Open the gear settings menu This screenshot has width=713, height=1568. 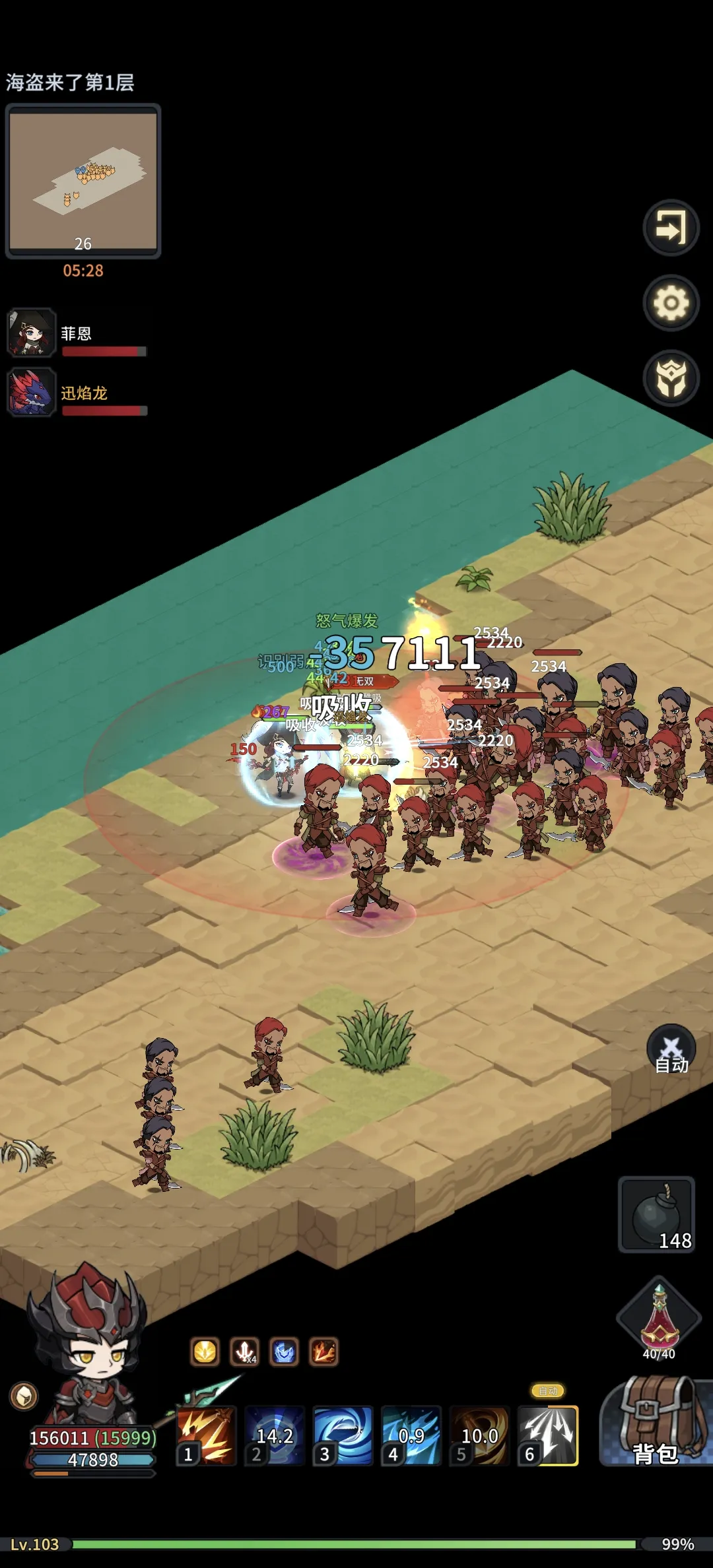(671, 303)
